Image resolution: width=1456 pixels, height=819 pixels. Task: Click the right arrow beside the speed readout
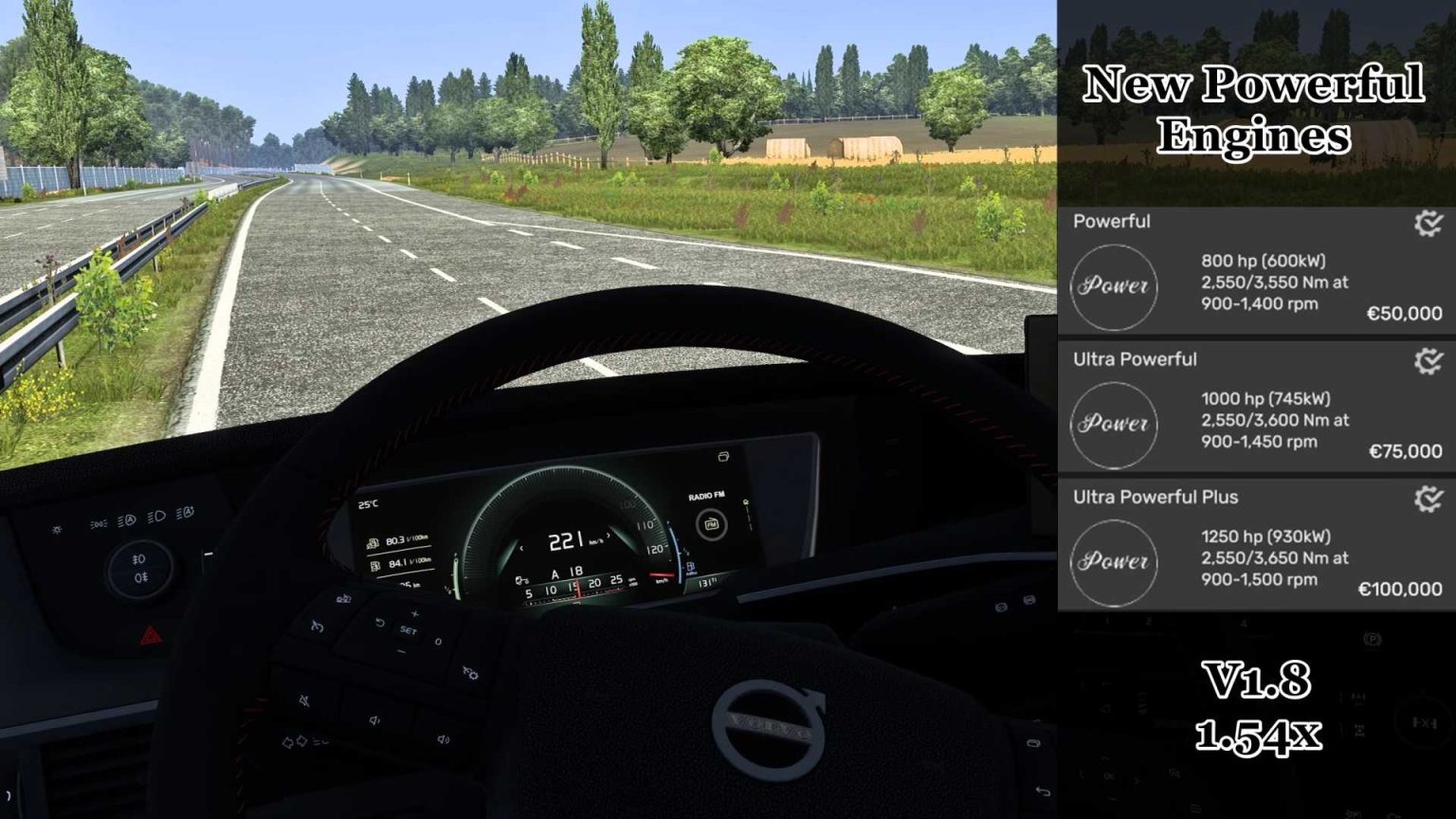(609, 535)
